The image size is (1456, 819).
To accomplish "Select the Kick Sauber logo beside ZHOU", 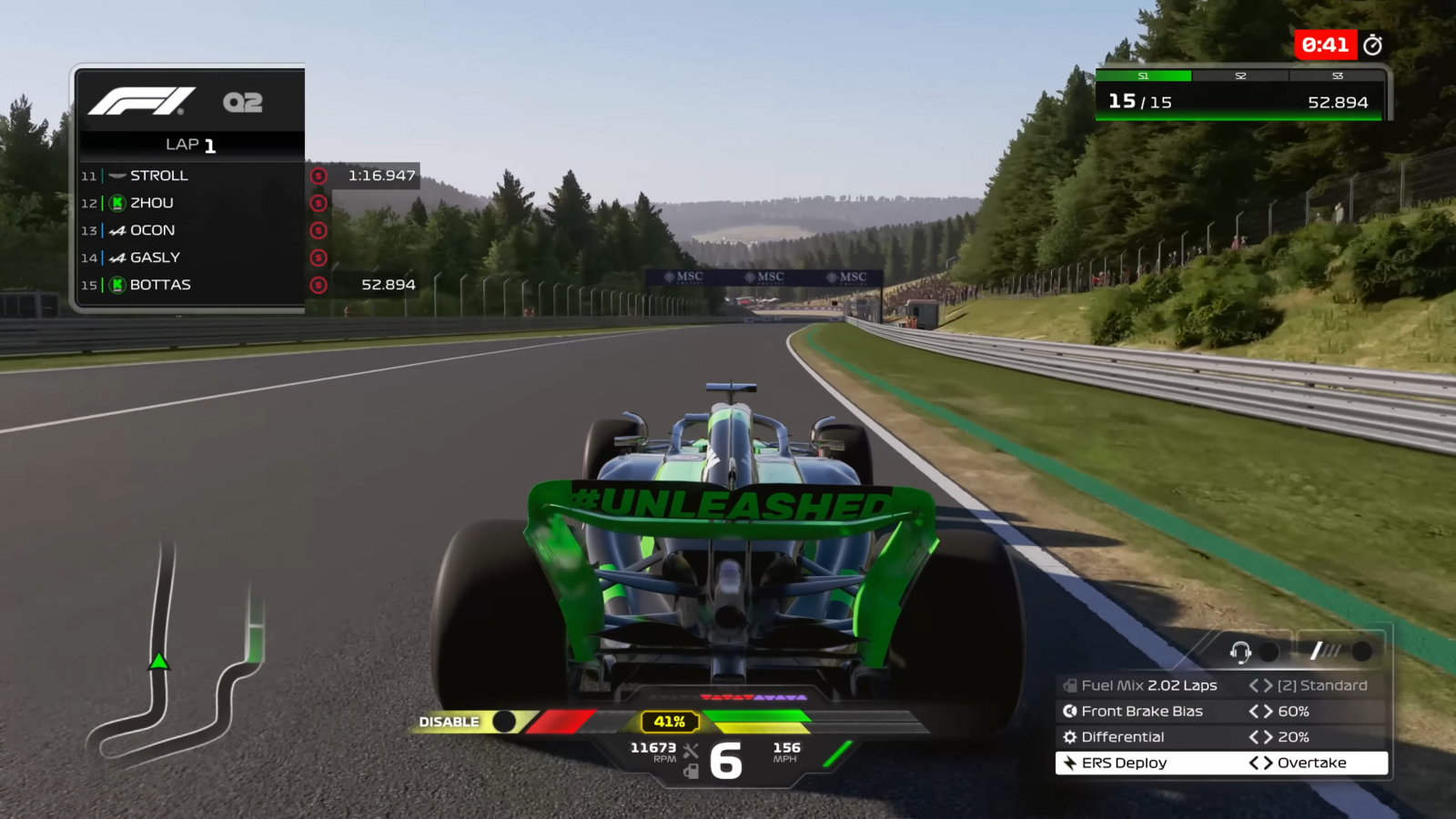I will point(116,203).
